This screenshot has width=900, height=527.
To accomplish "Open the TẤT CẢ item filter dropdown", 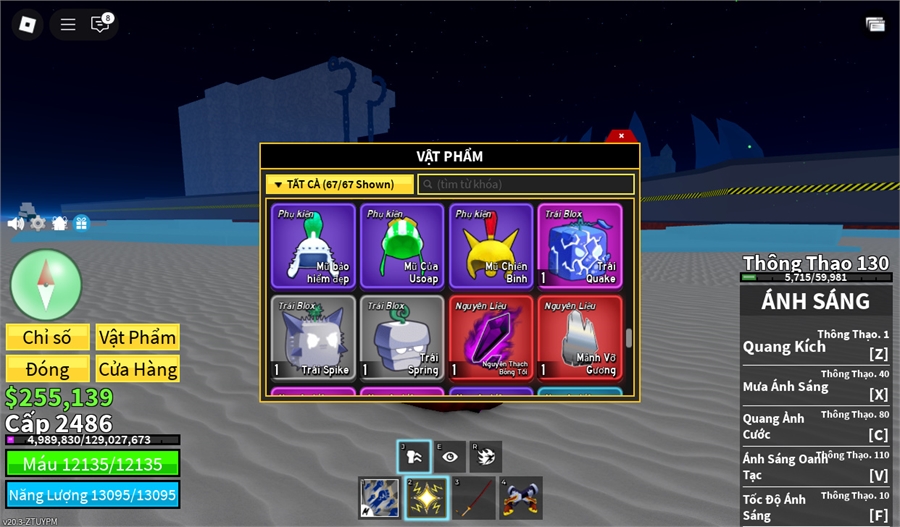I will click(339, 184).
